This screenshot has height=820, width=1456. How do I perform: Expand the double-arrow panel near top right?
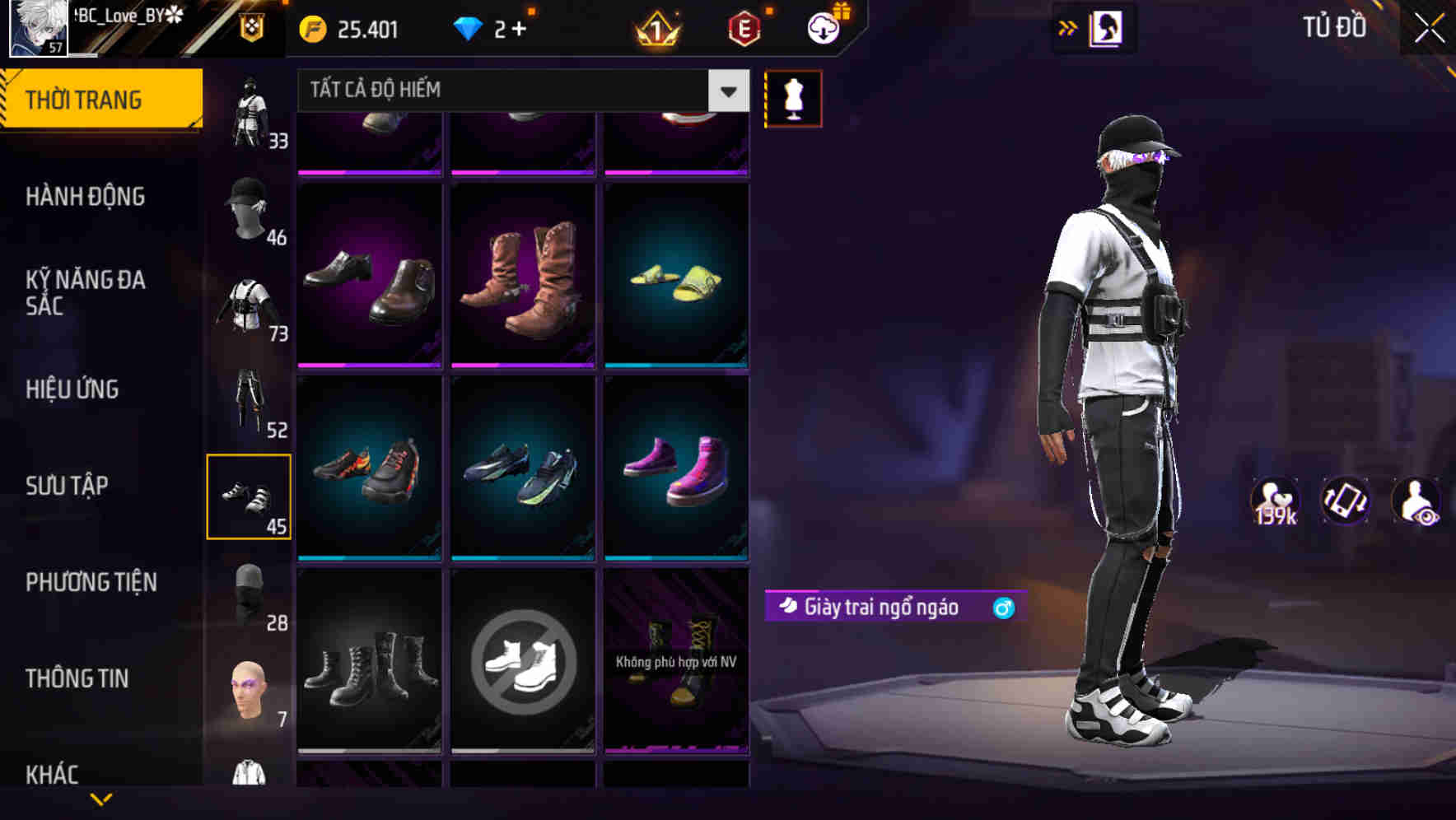pyautogui.click(x=1068, y=27)
